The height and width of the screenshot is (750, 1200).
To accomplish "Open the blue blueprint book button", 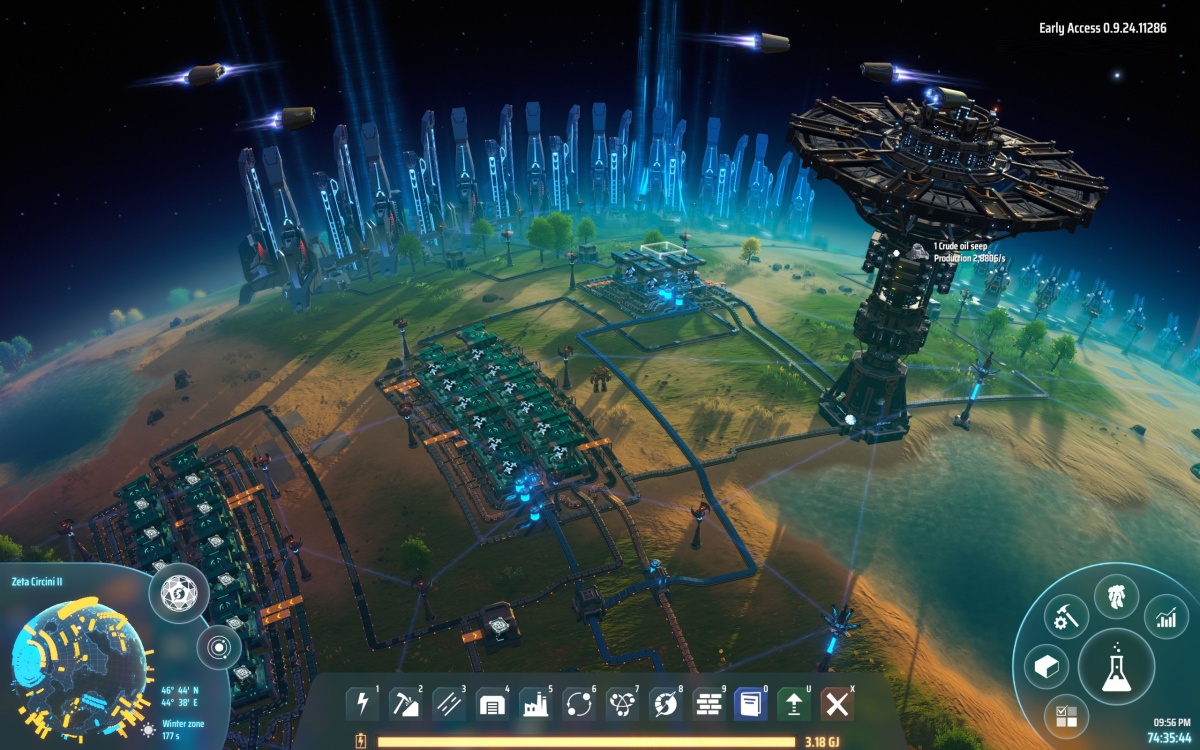I will (x=750, y=704).
